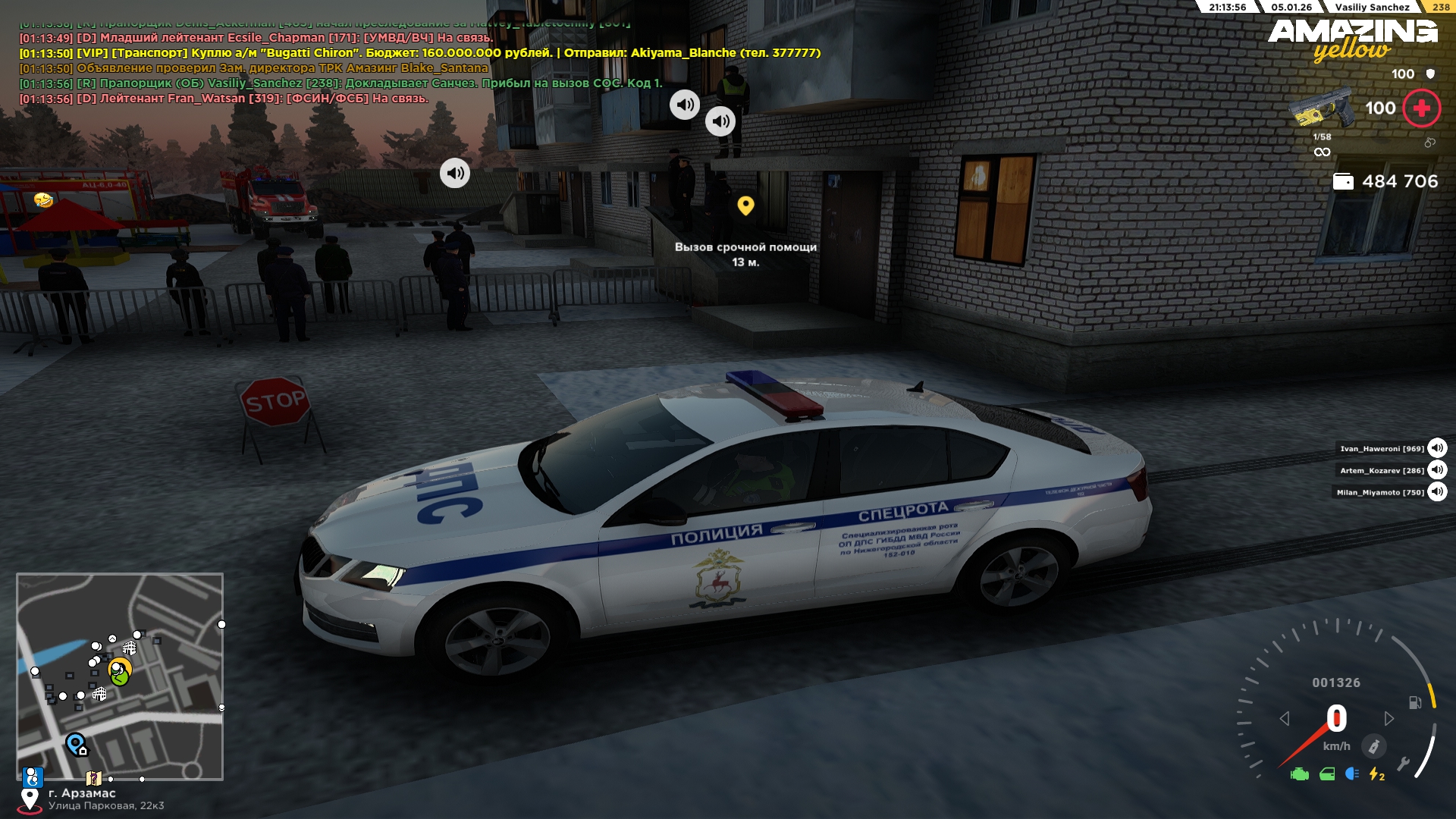The image size is (1456, 819).
Task: Toggle voice for Ivan_Haweroni [969]
Action: (1437, 448)
